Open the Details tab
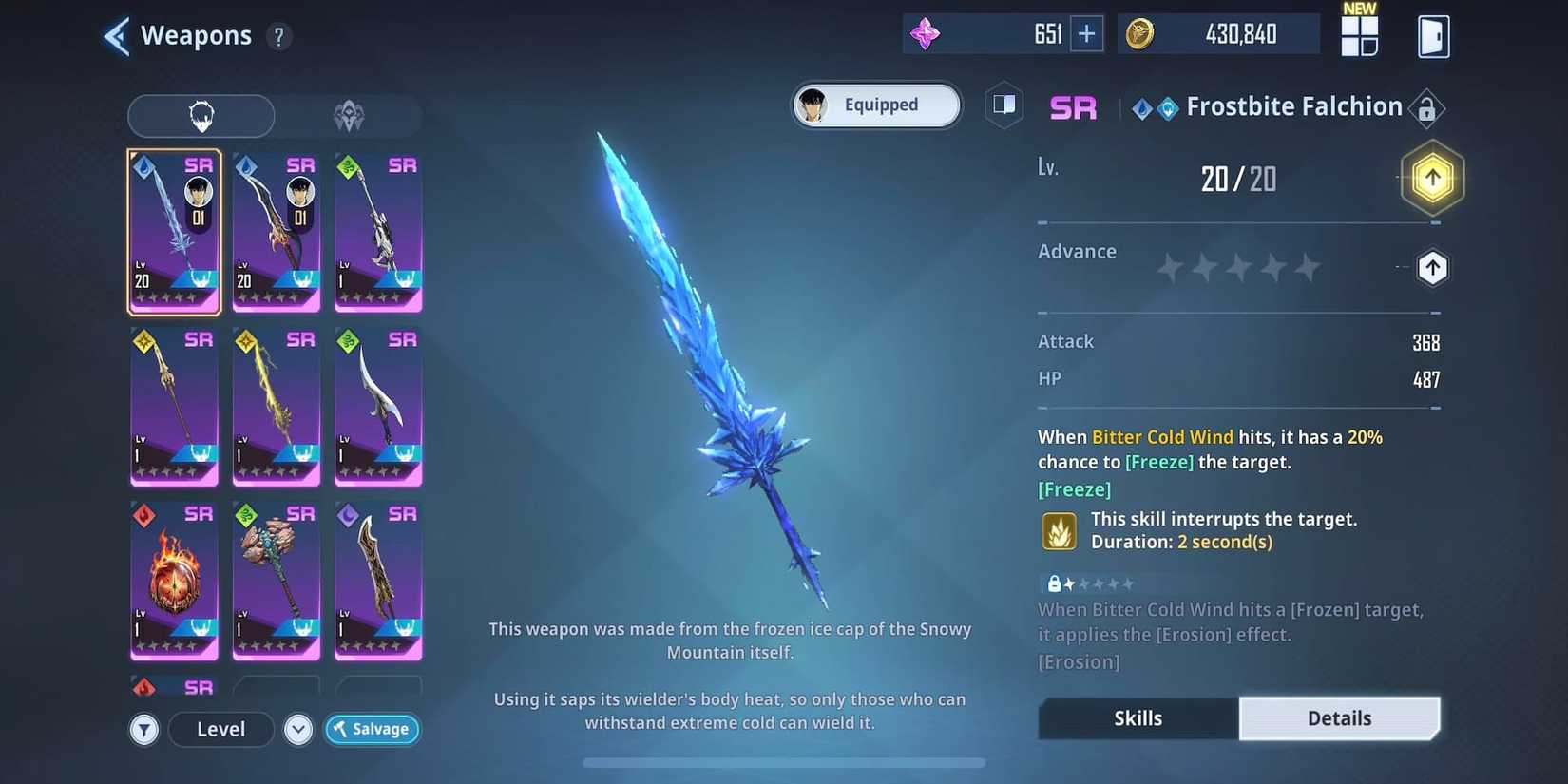 tap(1340, 718)
